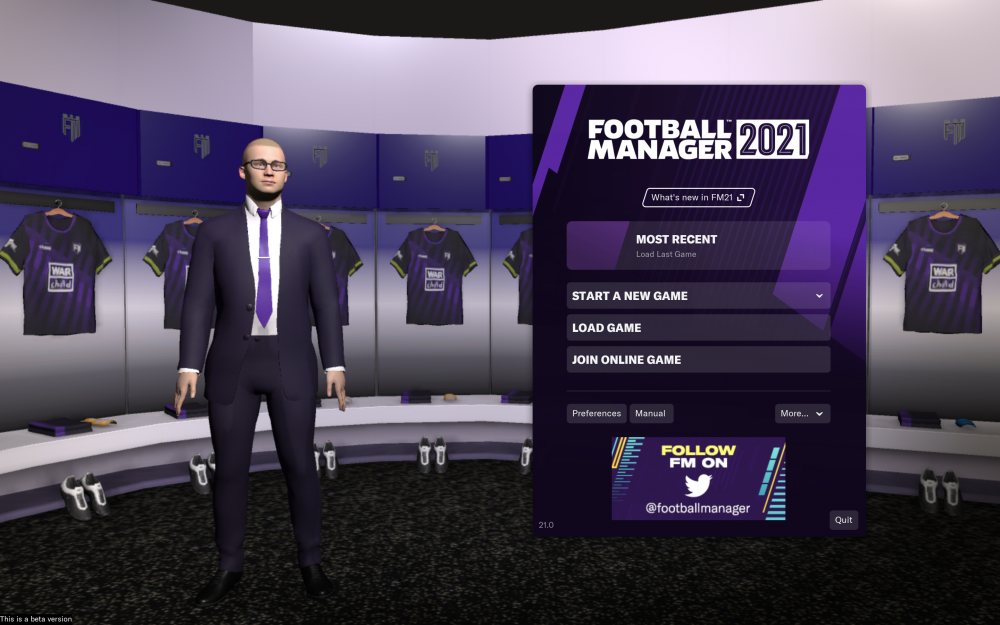The image size is (1000, 625).
Task: Open the What's new in FM21 link
Action: click(x=698, y=198)
